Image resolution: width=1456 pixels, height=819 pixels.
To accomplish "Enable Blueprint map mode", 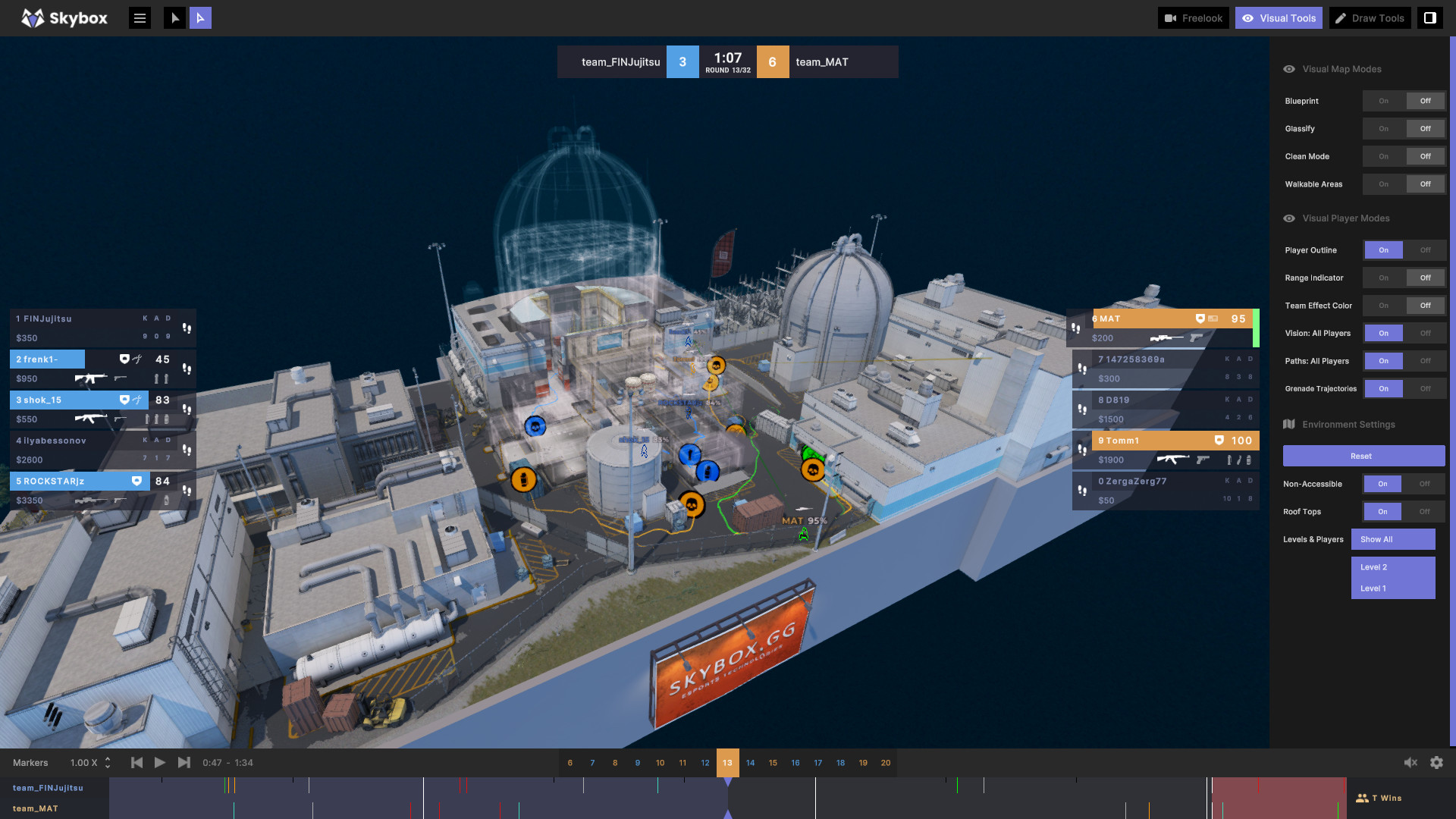I will tap(1383, 101).
